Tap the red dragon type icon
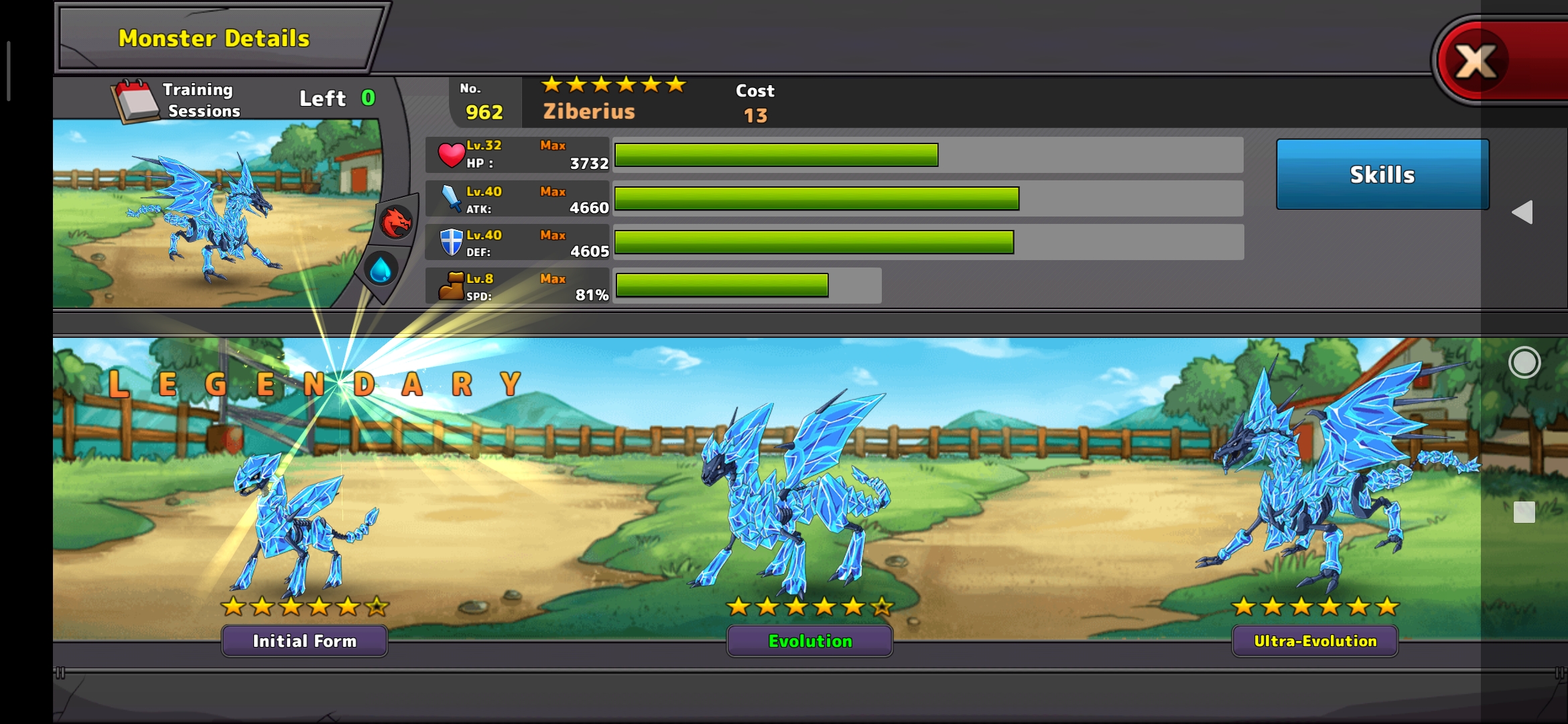This screenshot has width=1568, height=724. point(395,222)
